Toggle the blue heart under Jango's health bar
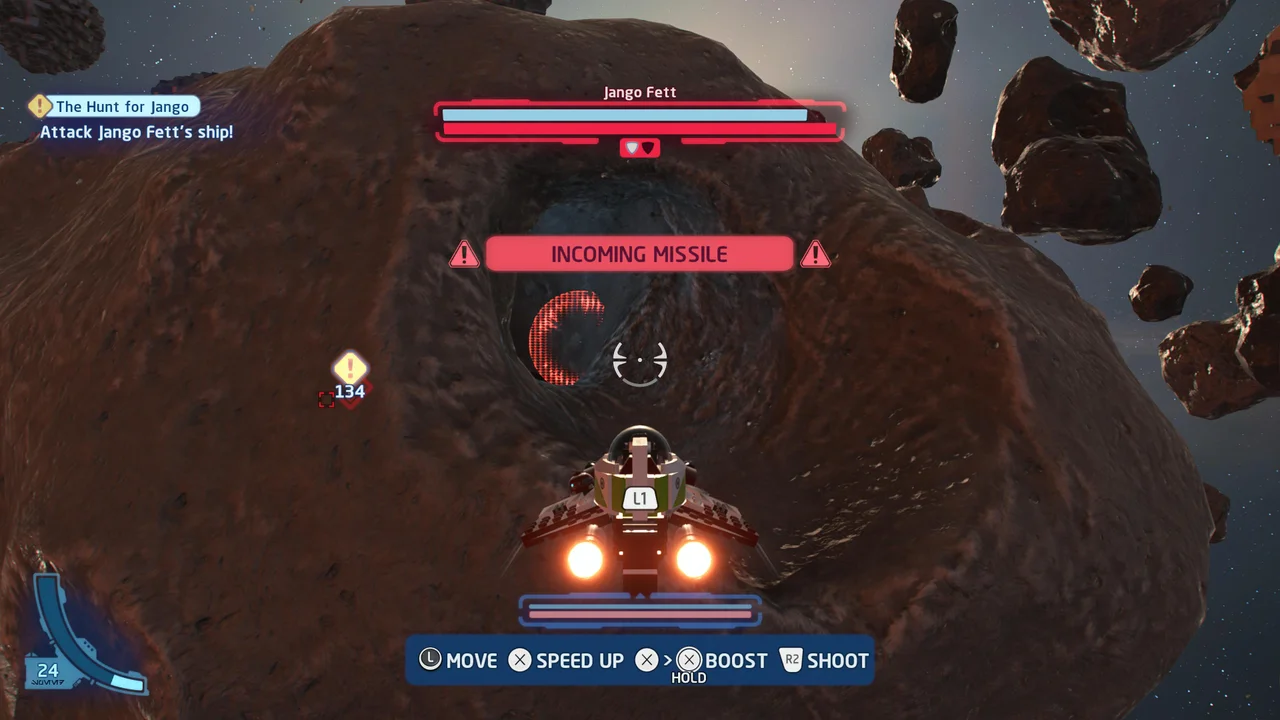The width and height of the screenshot is (1280, 720). point(630,147)
